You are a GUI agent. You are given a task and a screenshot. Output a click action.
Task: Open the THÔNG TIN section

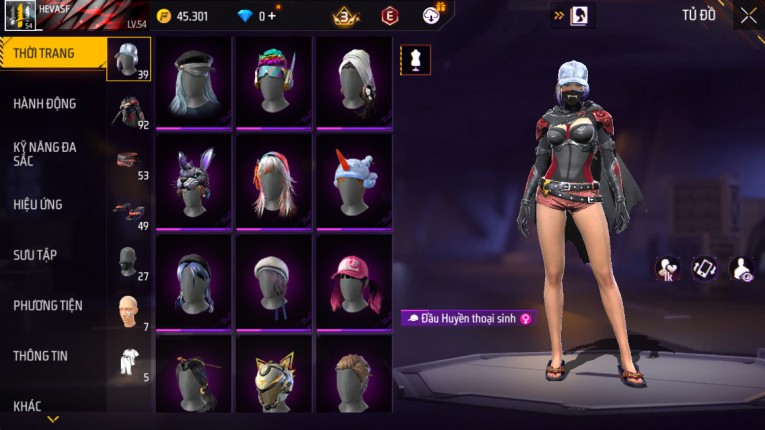pos(40,356)
